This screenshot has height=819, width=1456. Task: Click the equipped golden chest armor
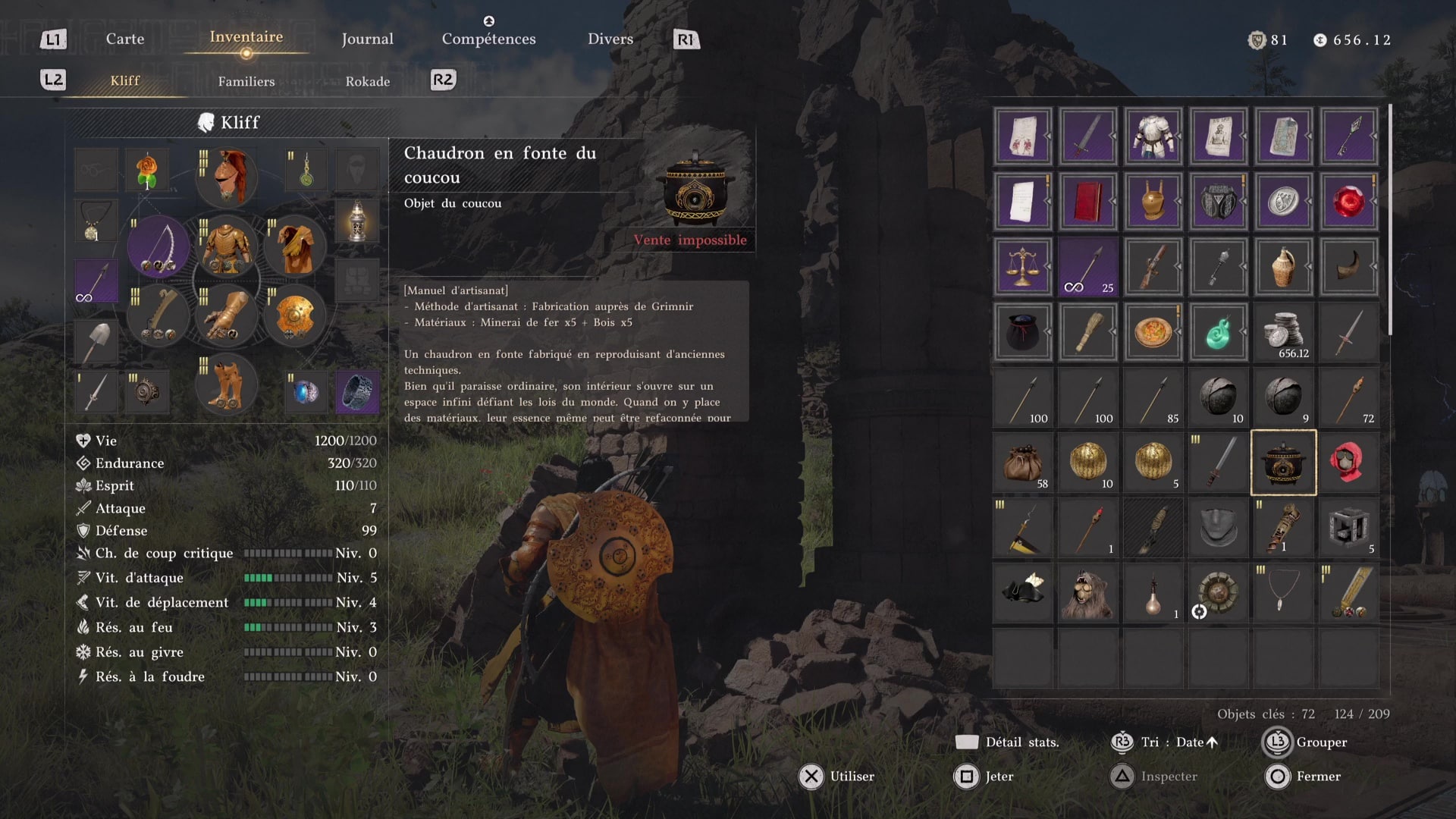tap(226, 246)
